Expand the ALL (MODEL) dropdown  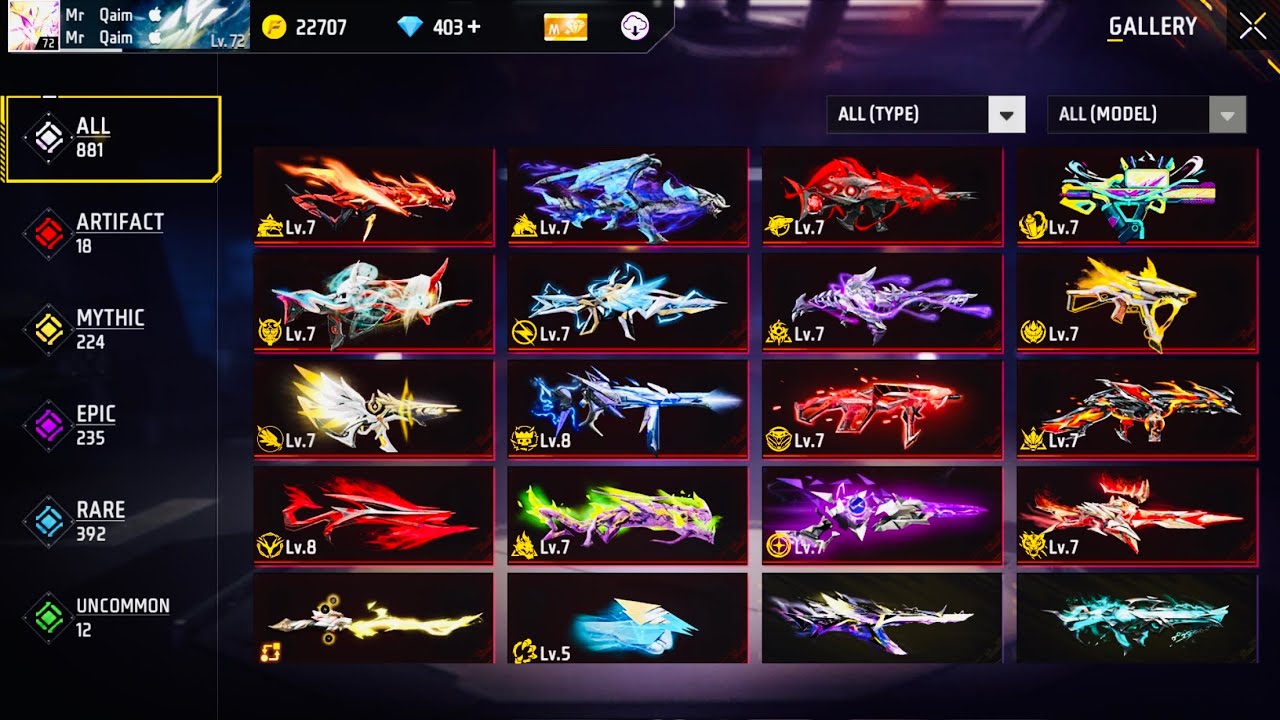click(1146, 114)
